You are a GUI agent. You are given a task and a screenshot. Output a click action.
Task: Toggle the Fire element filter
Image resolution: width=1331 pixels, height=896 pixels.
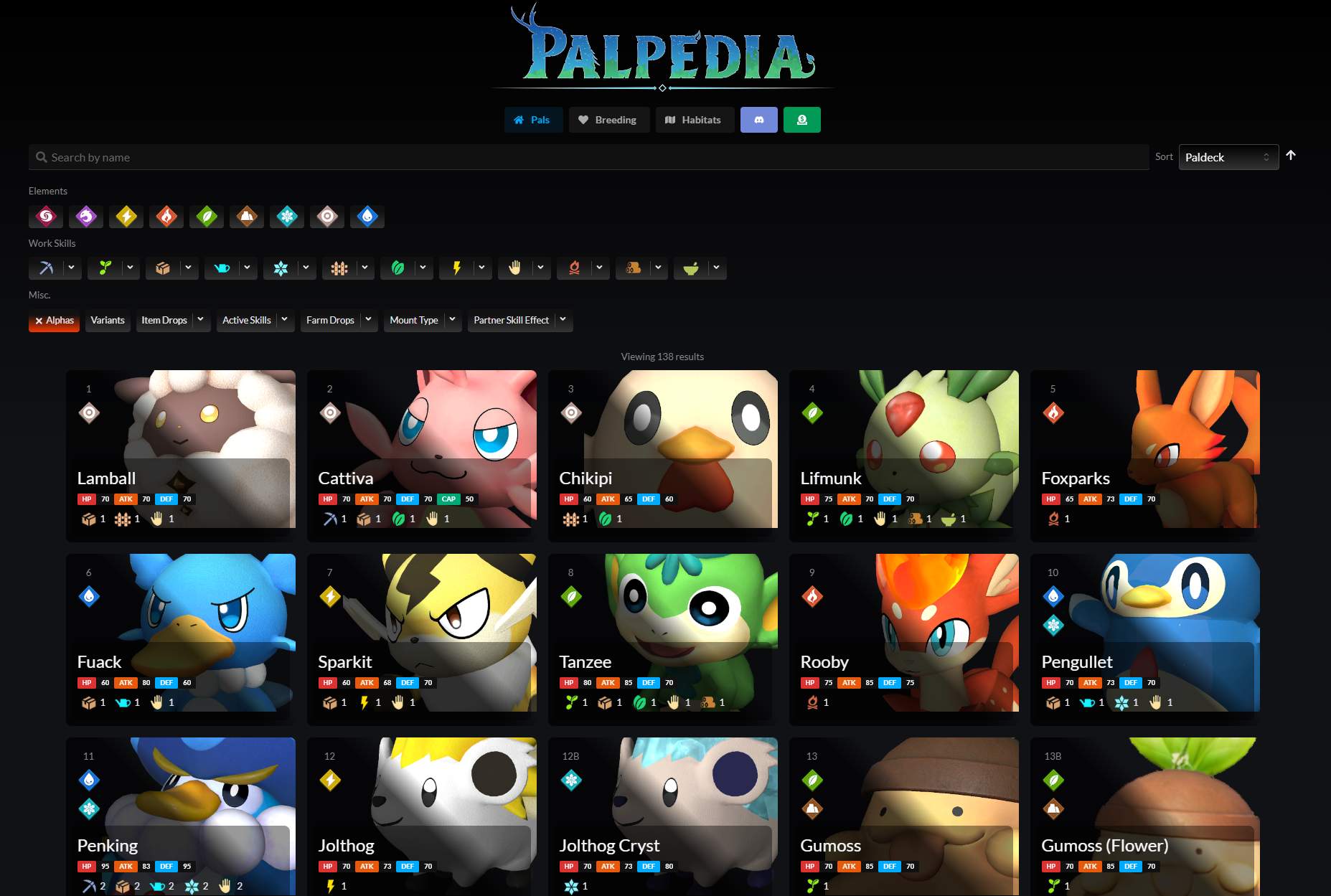166,217
